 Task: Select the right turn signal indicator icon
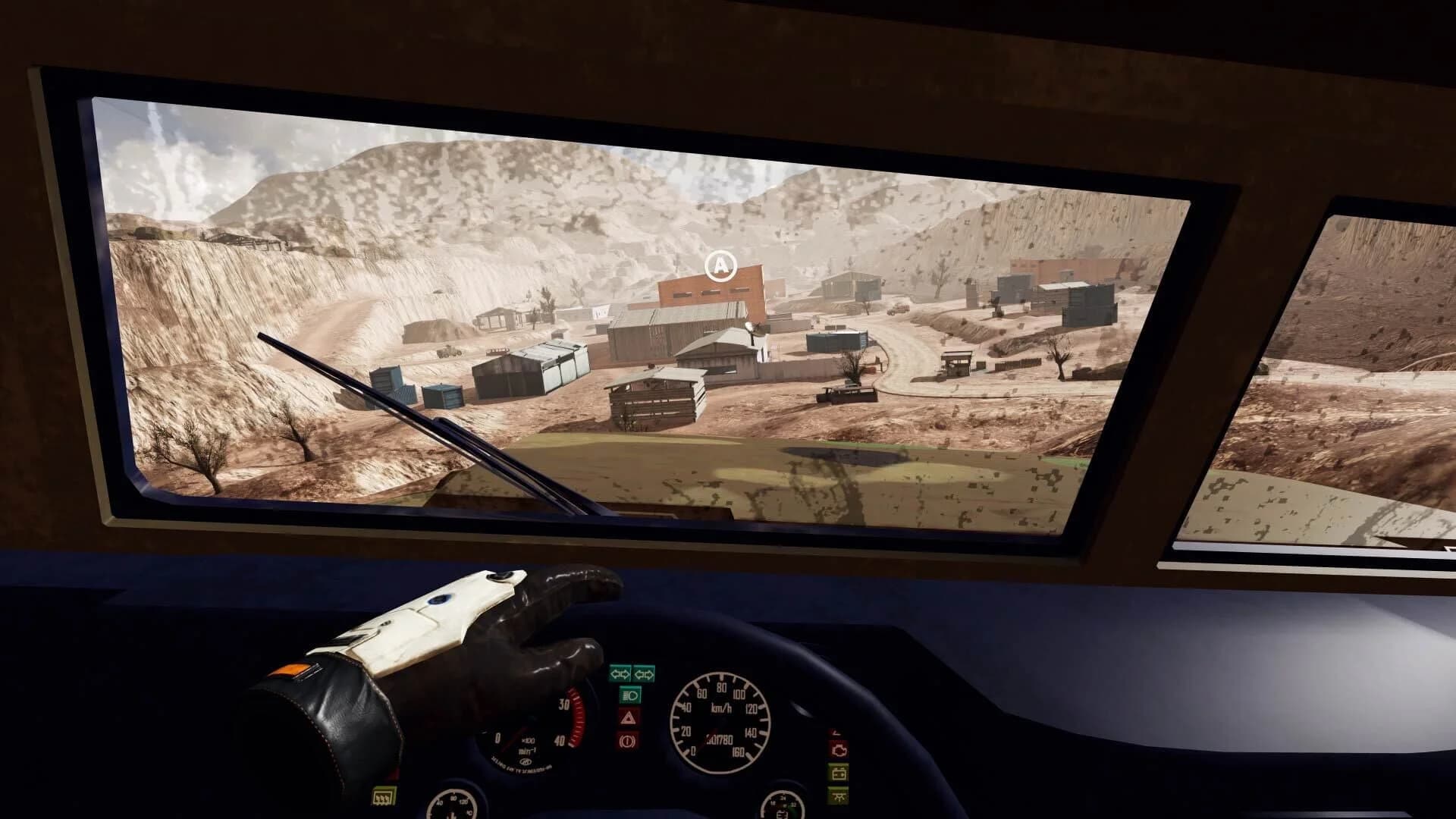click(644, 673)
